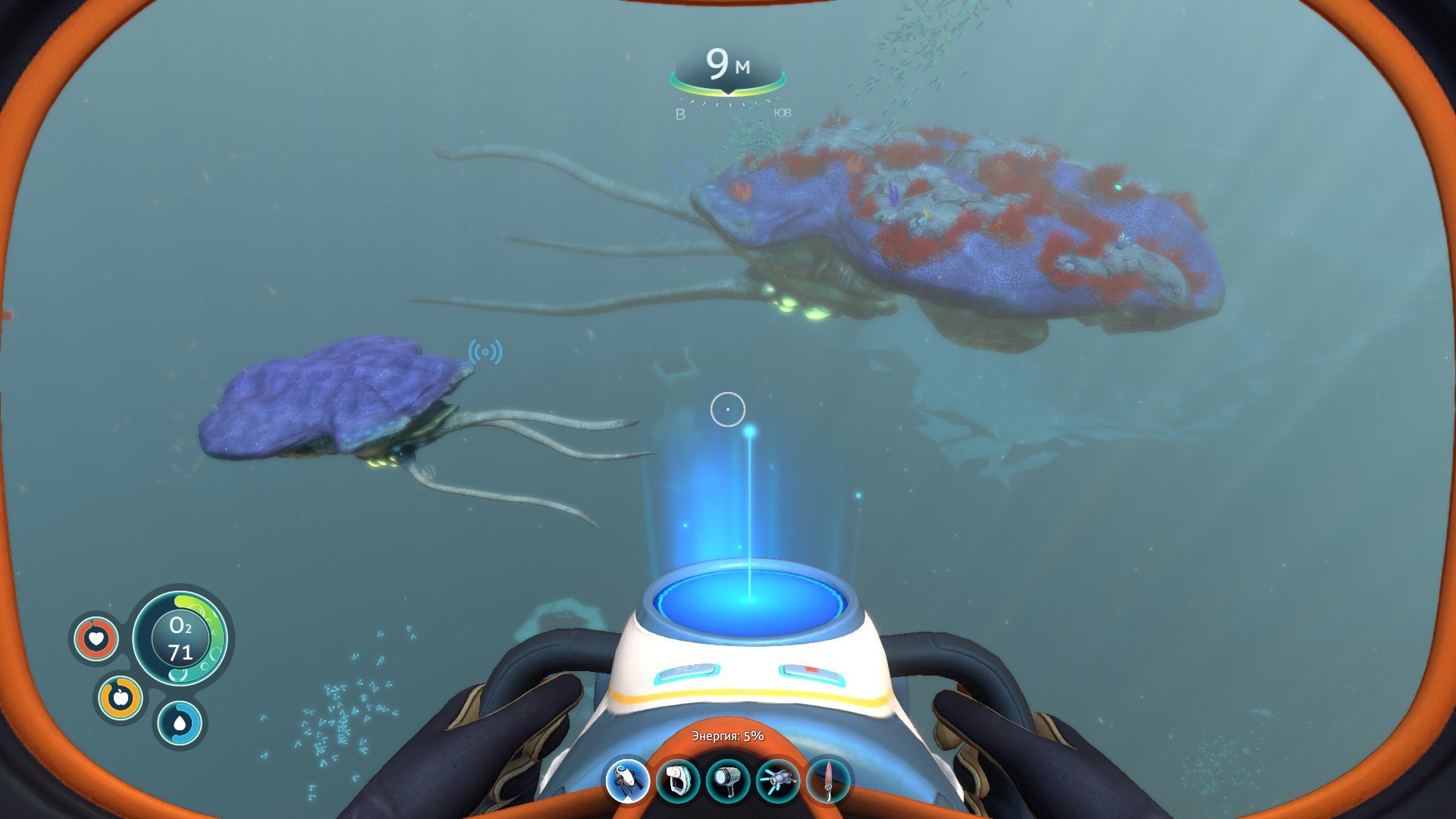Choose the flashlight hotbar slot
The width and height of the screenshot is (1456, 819).
click(x=727, y=781)
